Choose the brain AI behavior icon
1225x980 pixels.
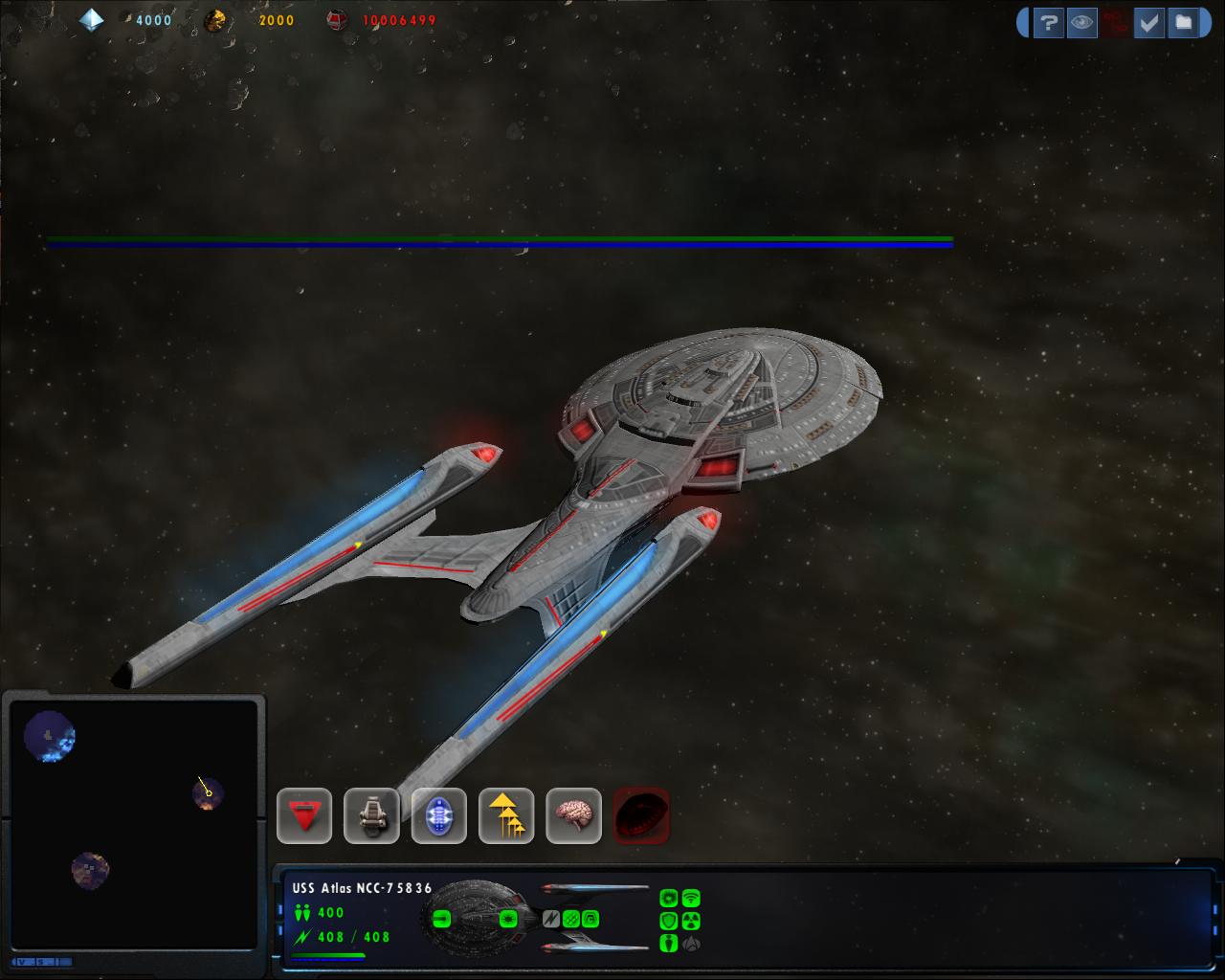point(574,816)
